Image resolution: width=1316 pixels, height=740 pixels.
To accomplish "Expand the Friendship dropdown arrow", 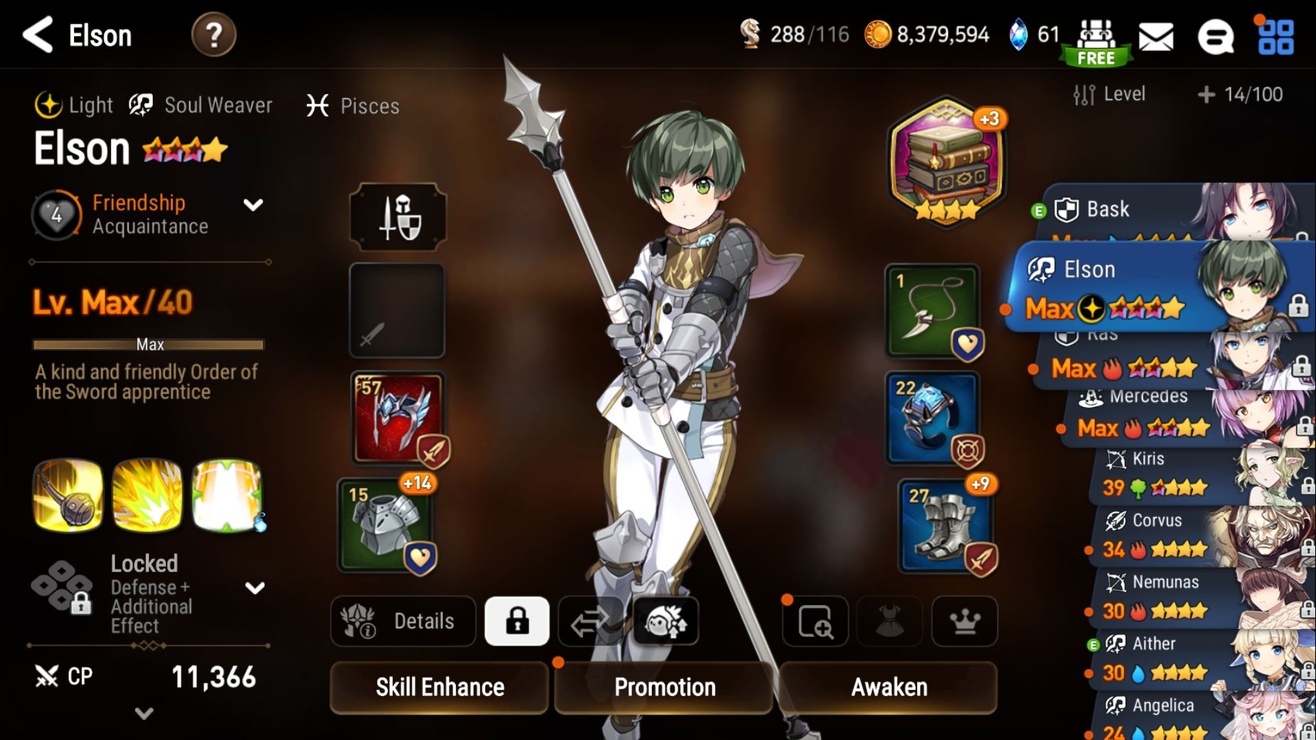I will click(x=253, y=205).
